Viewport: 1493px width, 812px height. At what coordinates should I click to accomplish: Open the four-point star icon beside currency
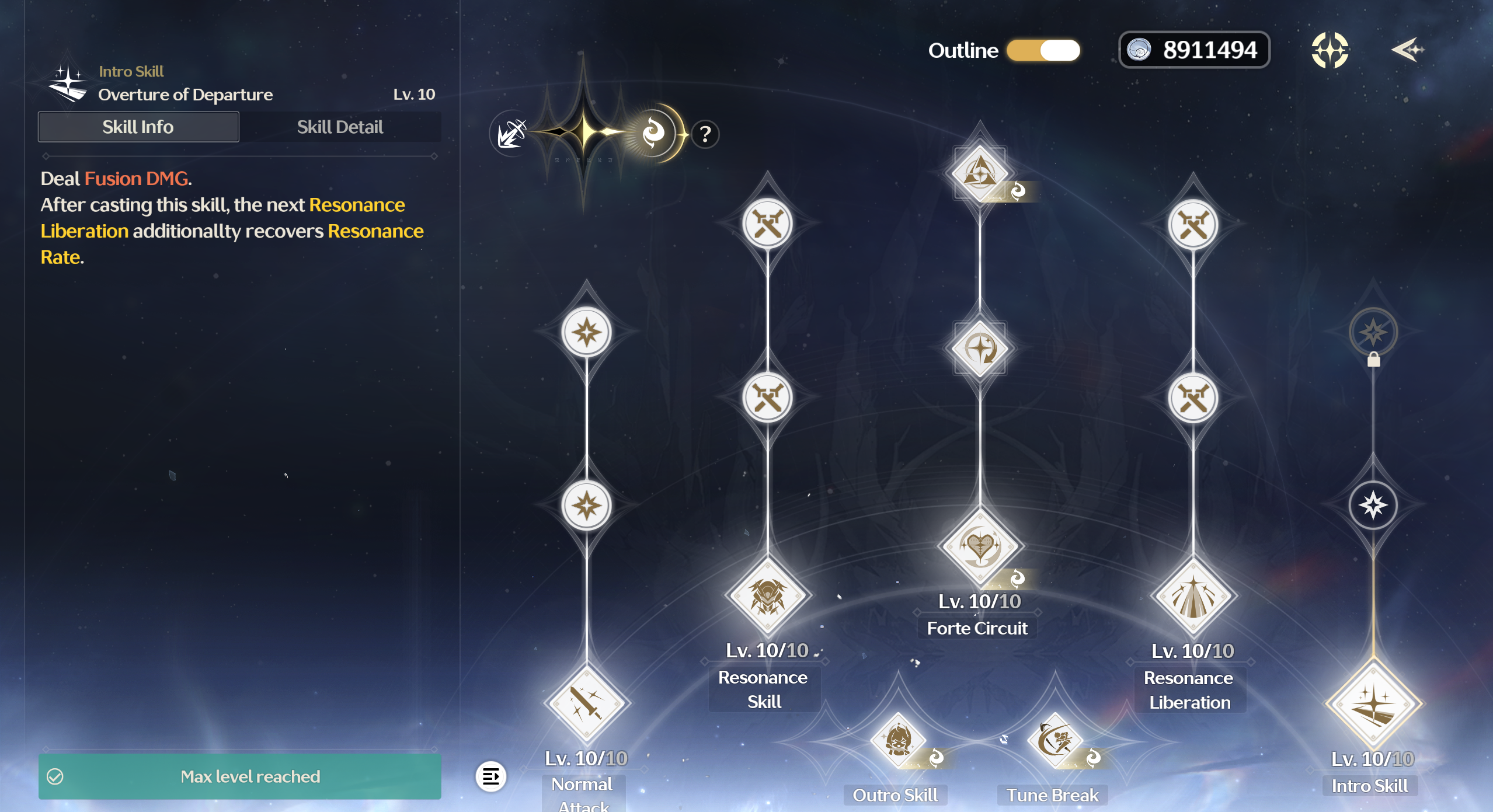1330,50
